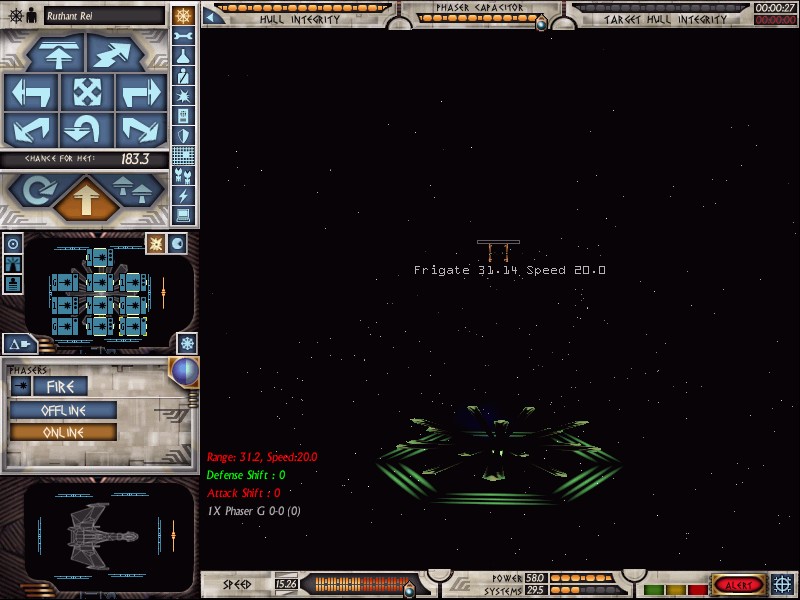800x600 pixels.
Task: Open the wrench repair station
Action: [183, 36]
